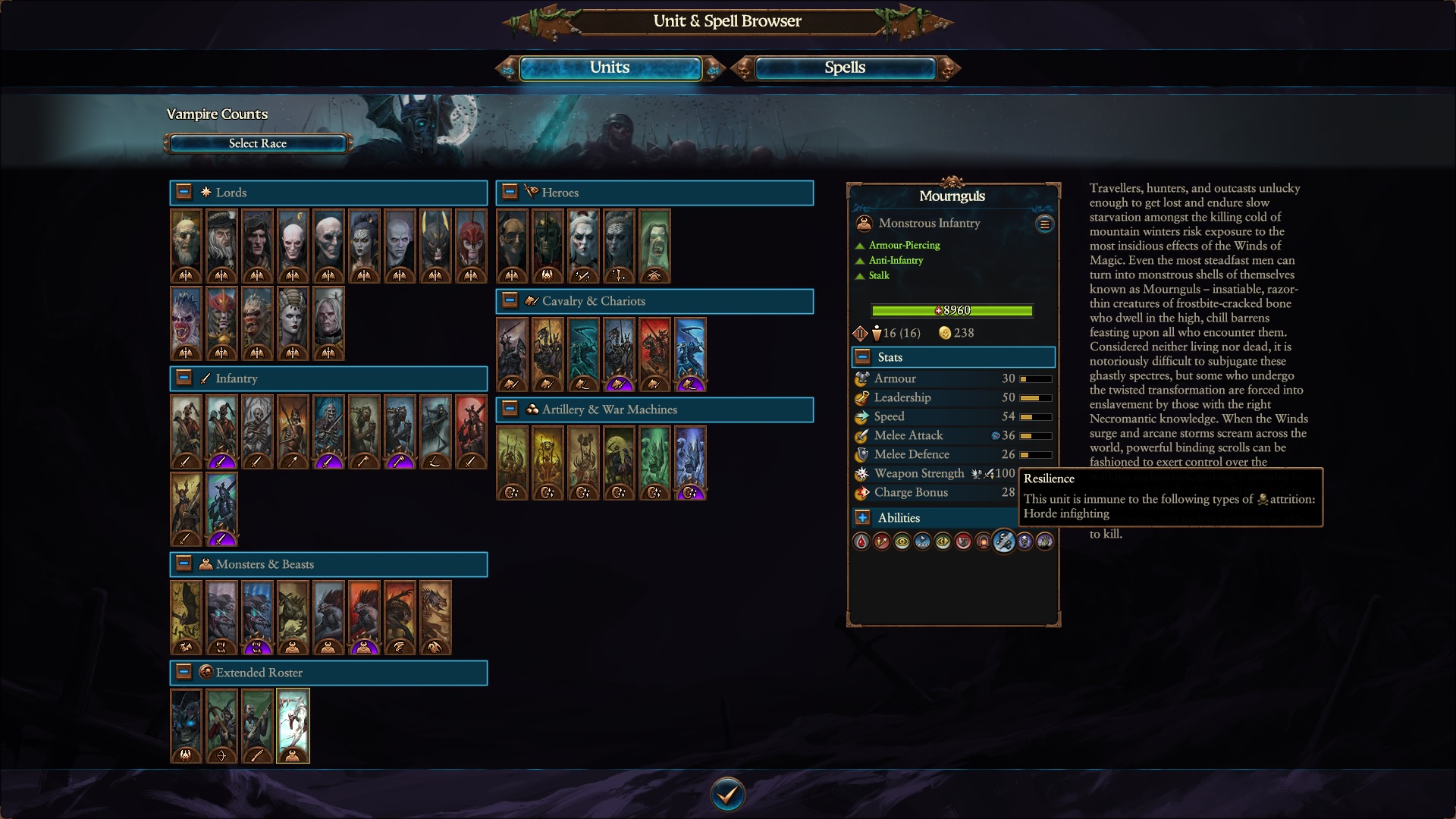Collapse the Cavalry & Chariots section

point(509,300)
